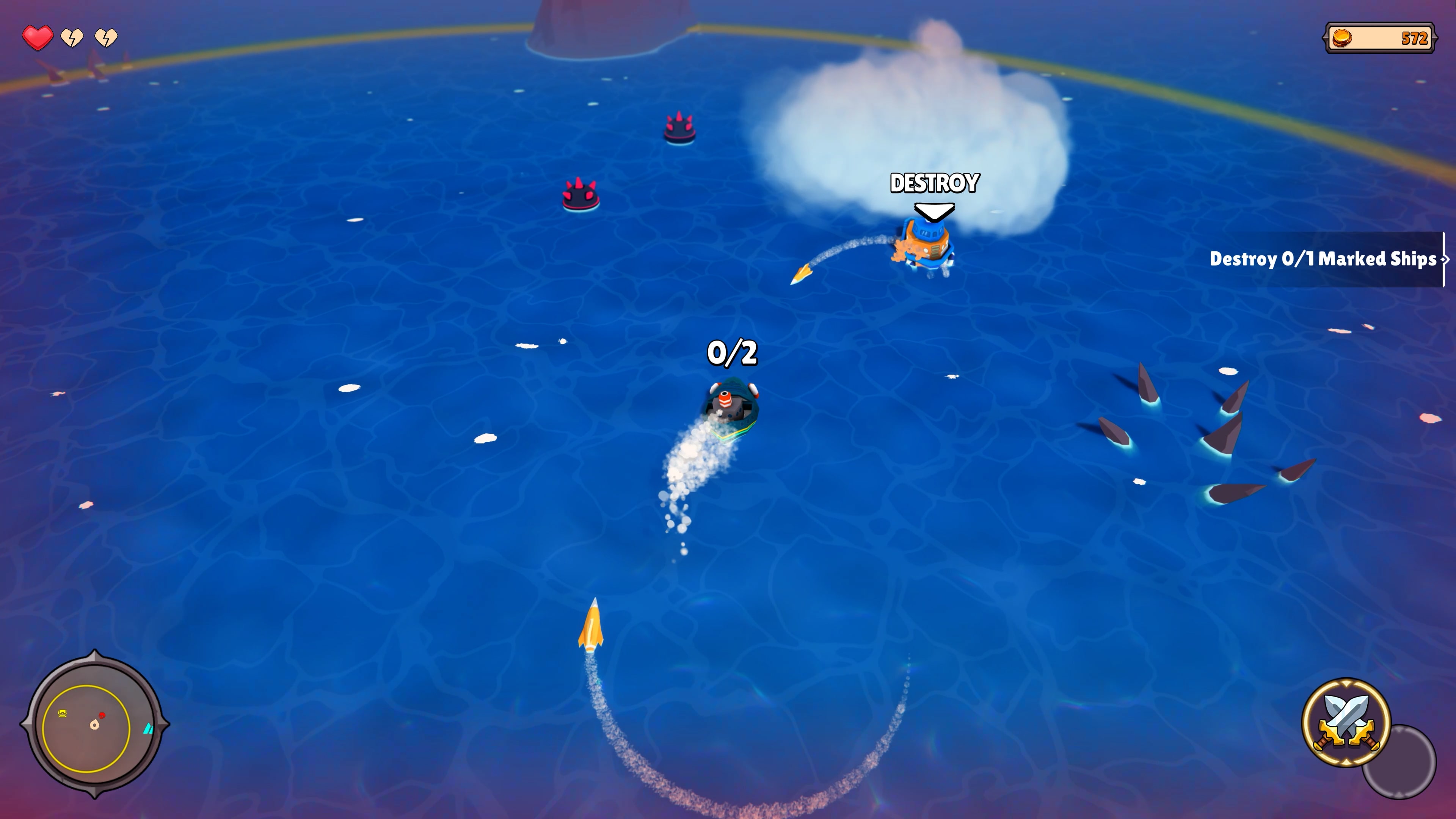This screenshot has width=1456, height=819.
Task: Select the red skull enemy marker on minimap
Action: (102, 715)
